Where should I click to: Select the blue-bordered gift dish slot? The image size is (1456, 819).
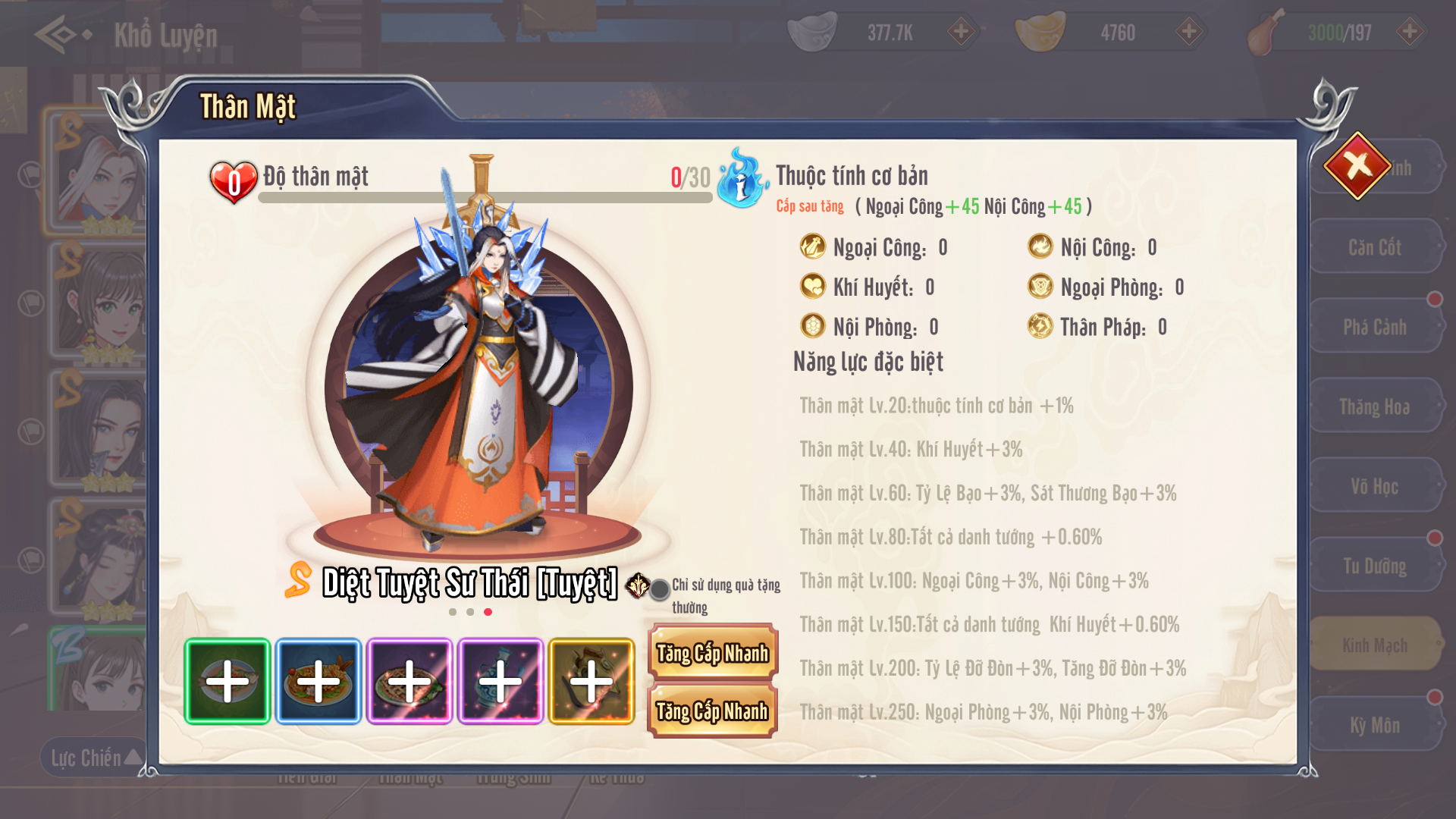pos(318,681)
